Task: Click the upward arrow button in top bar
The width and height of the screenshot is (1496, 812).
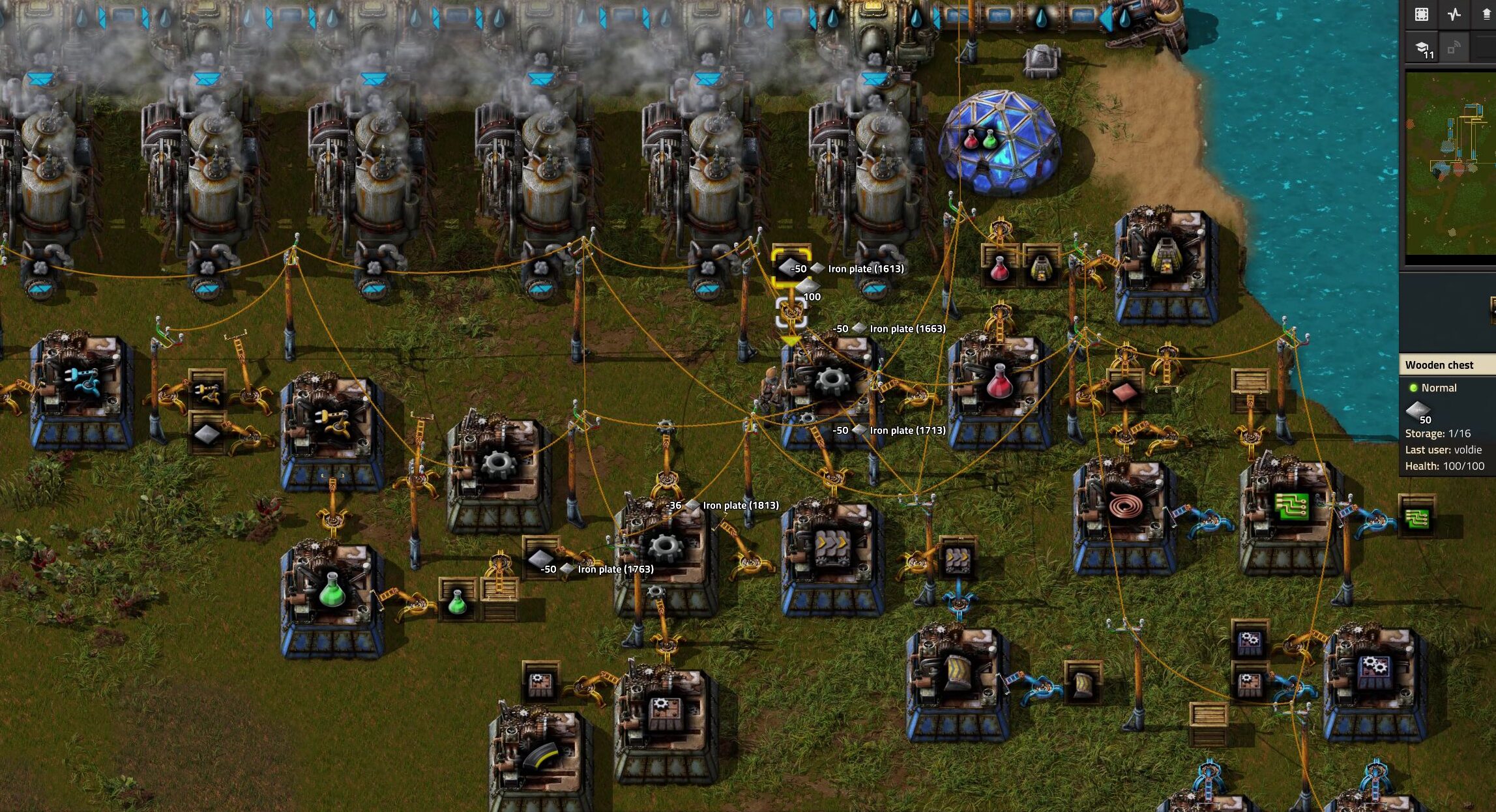Action: point(1487,14)
